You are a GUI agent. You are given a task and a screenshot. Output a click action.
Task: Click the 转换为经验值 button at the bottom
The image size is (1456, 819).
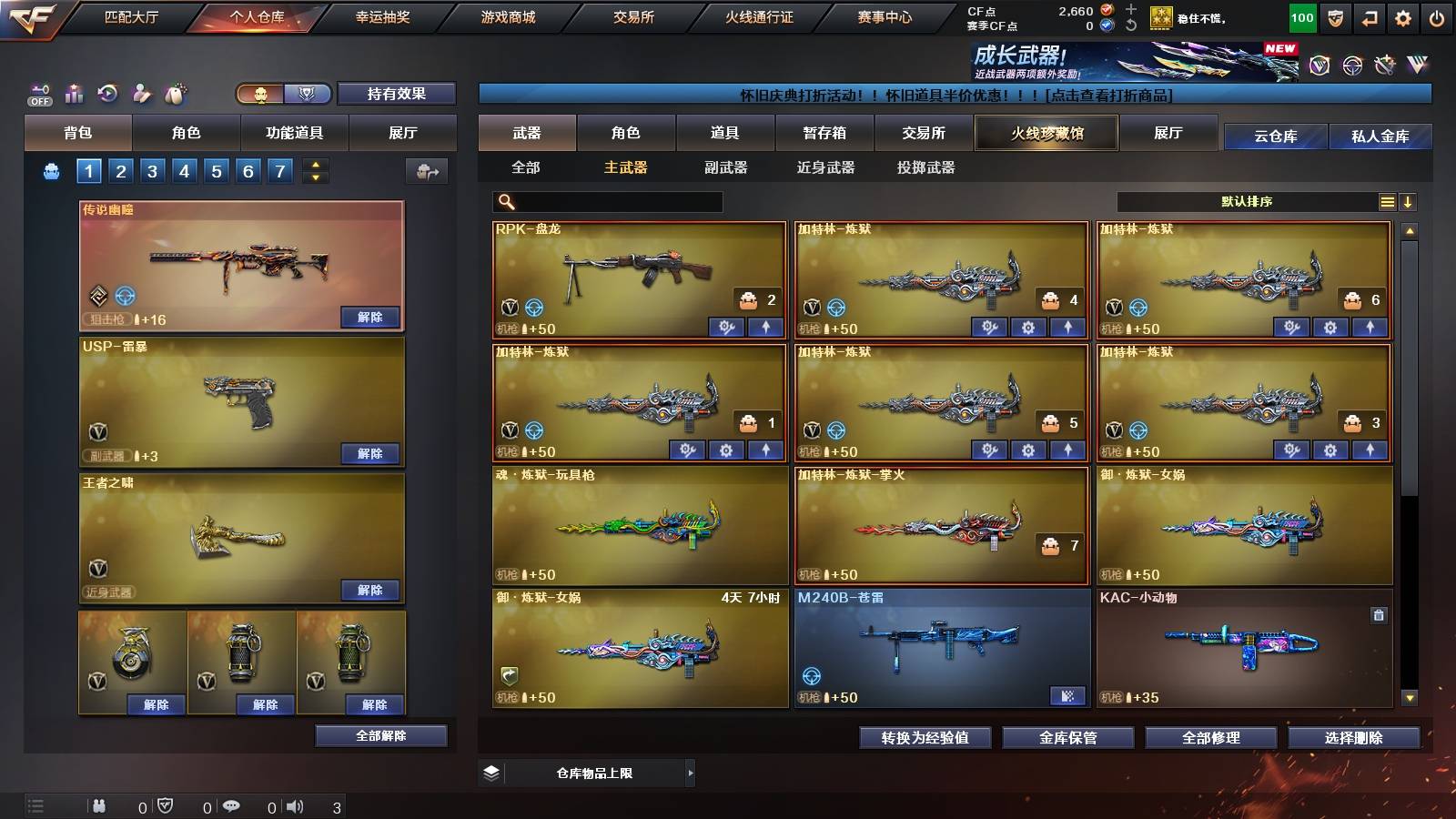925,738
